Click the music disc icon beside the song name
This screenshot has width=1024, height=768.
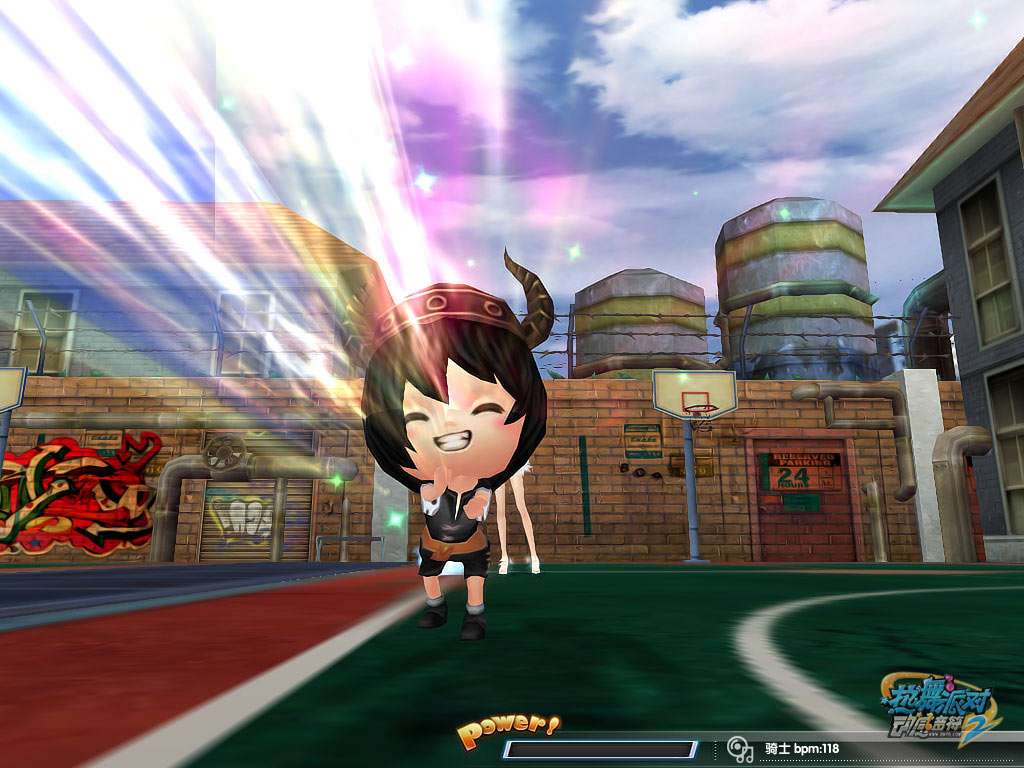click(740, 749)
